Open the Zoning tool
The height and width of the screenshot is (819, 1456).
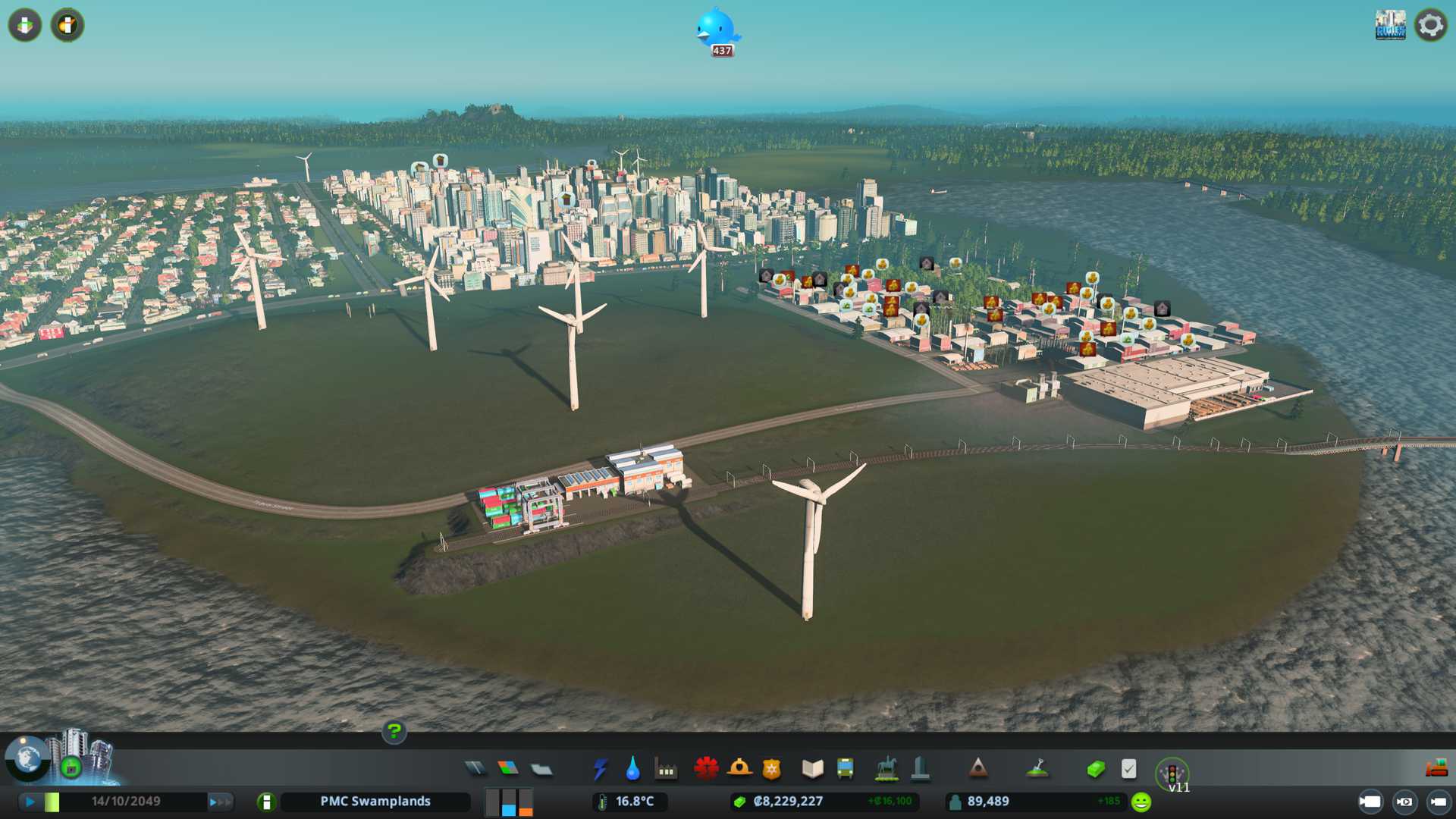(x=508, y=769)
